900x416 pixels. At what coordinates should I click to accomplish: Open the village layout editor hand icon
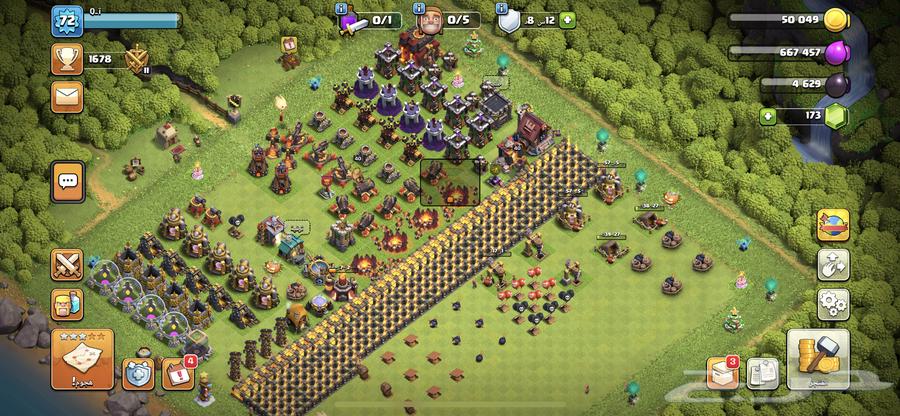tap(833, 264)
